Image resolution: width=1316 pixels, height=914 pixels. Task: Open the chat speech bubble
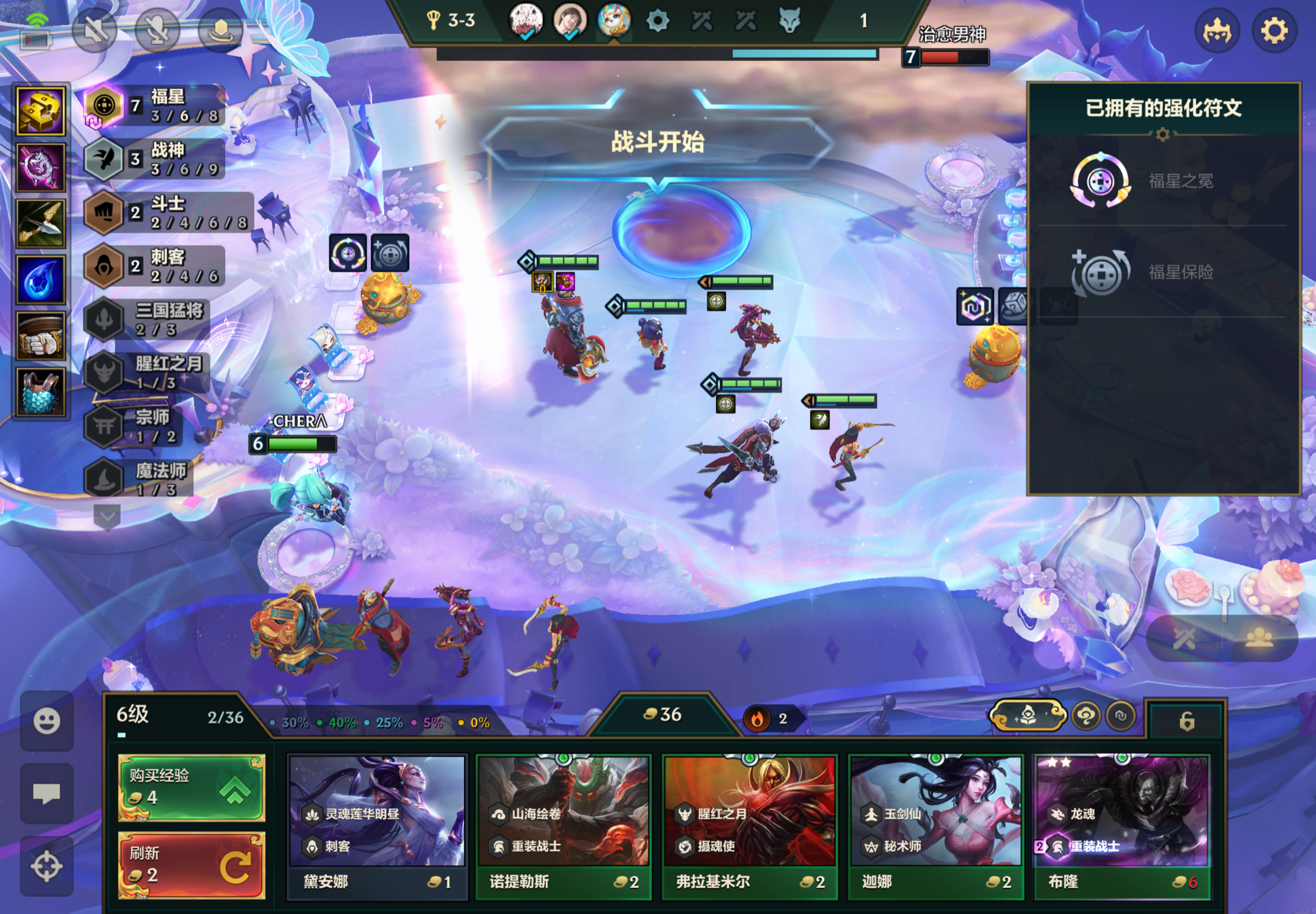[x=46, y=793]
